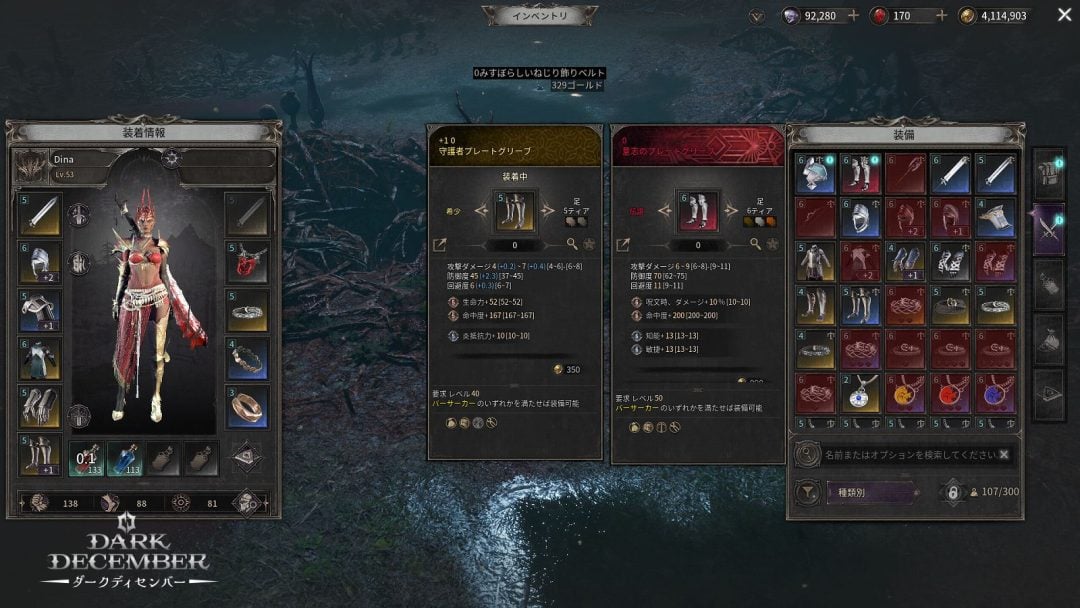Click the magnifier on the red item tooltip
Image resolution: width=1080 pixels, height=608 pixels.
(755, 244)
